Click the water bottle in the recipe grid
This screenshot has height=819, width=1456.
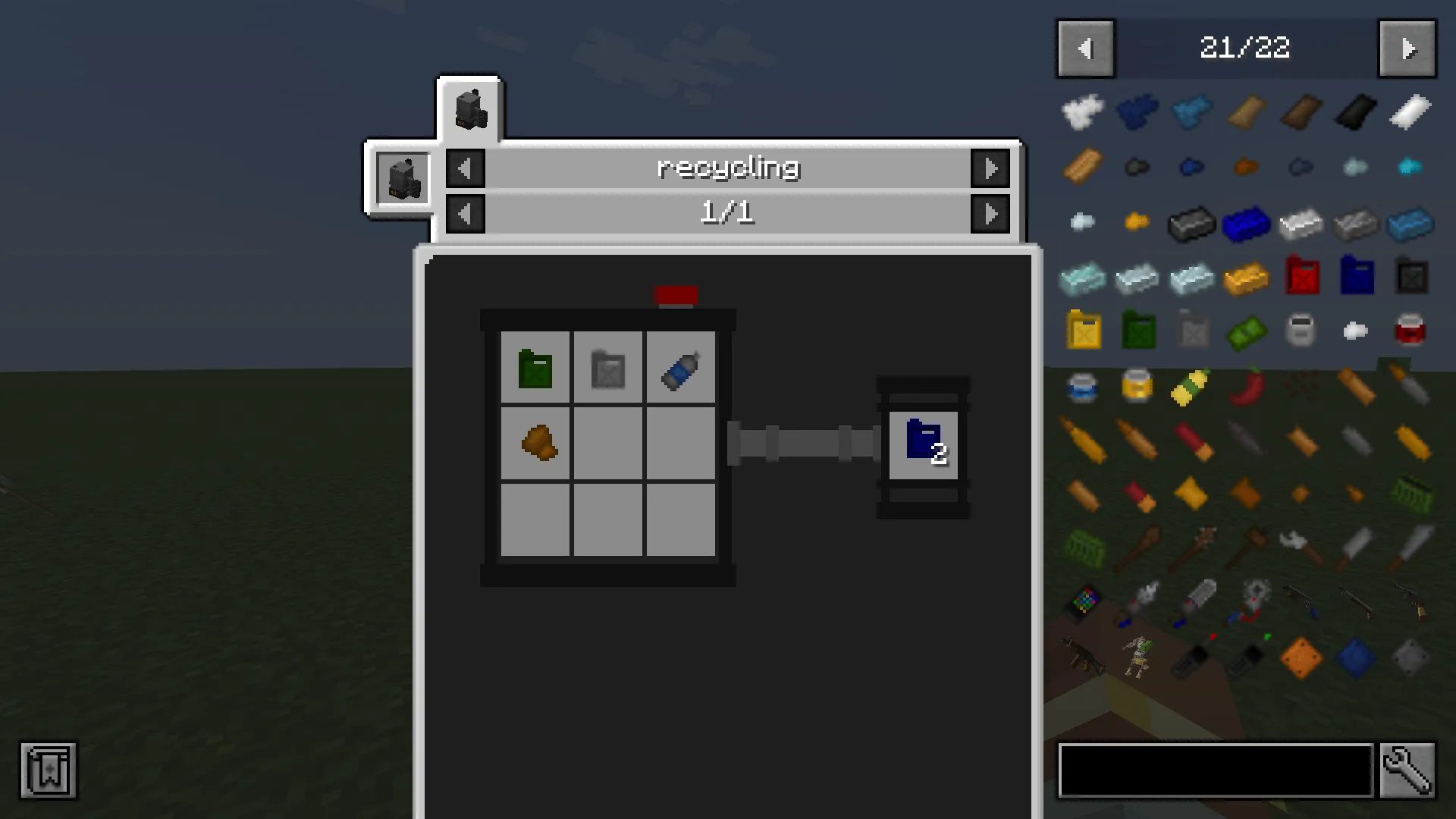click(x=679, y=369)
